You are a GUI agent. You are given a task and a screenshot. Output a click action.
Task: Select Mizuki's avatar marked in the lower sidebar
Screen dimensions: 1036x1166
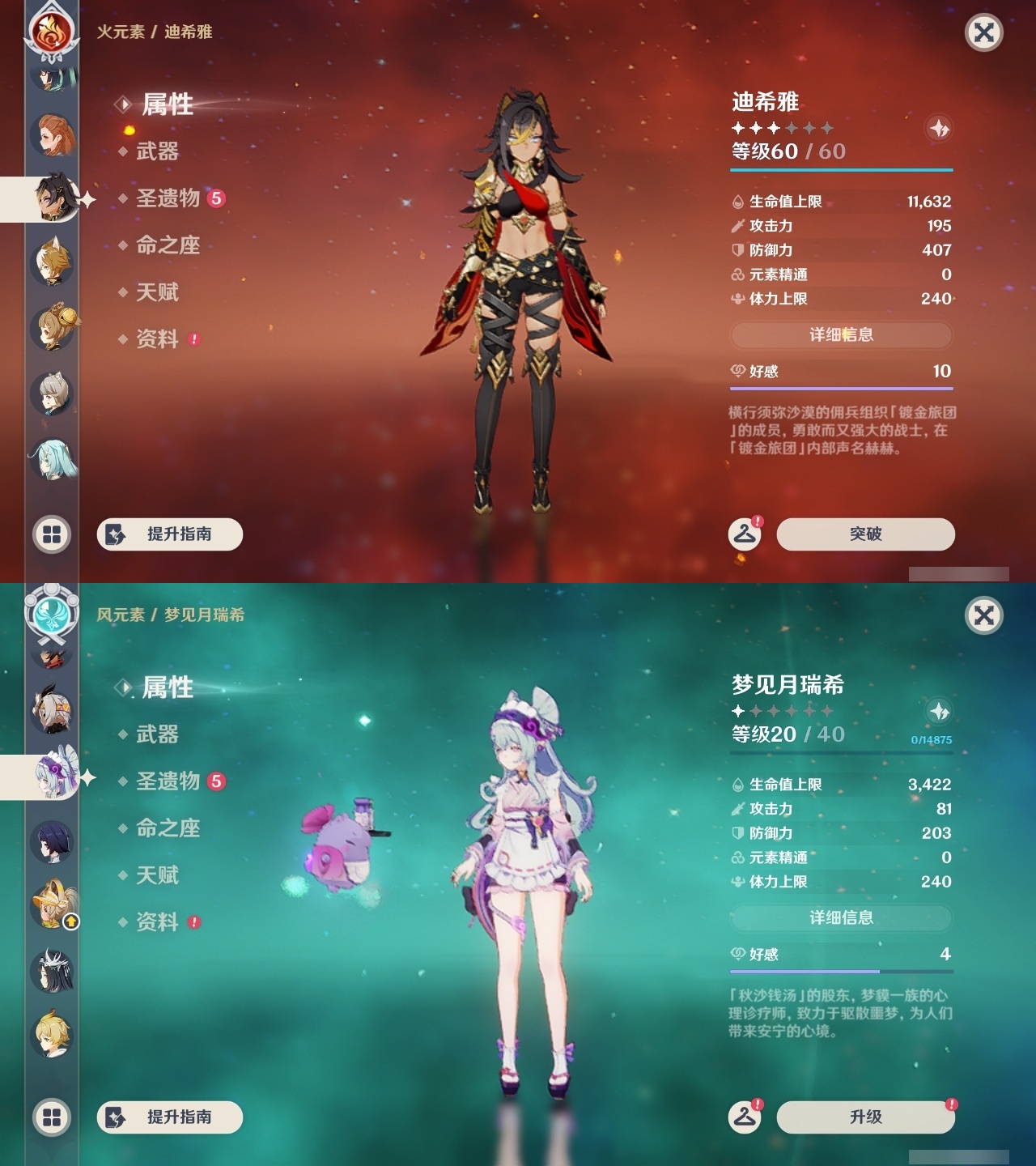[x=53, y=780]
